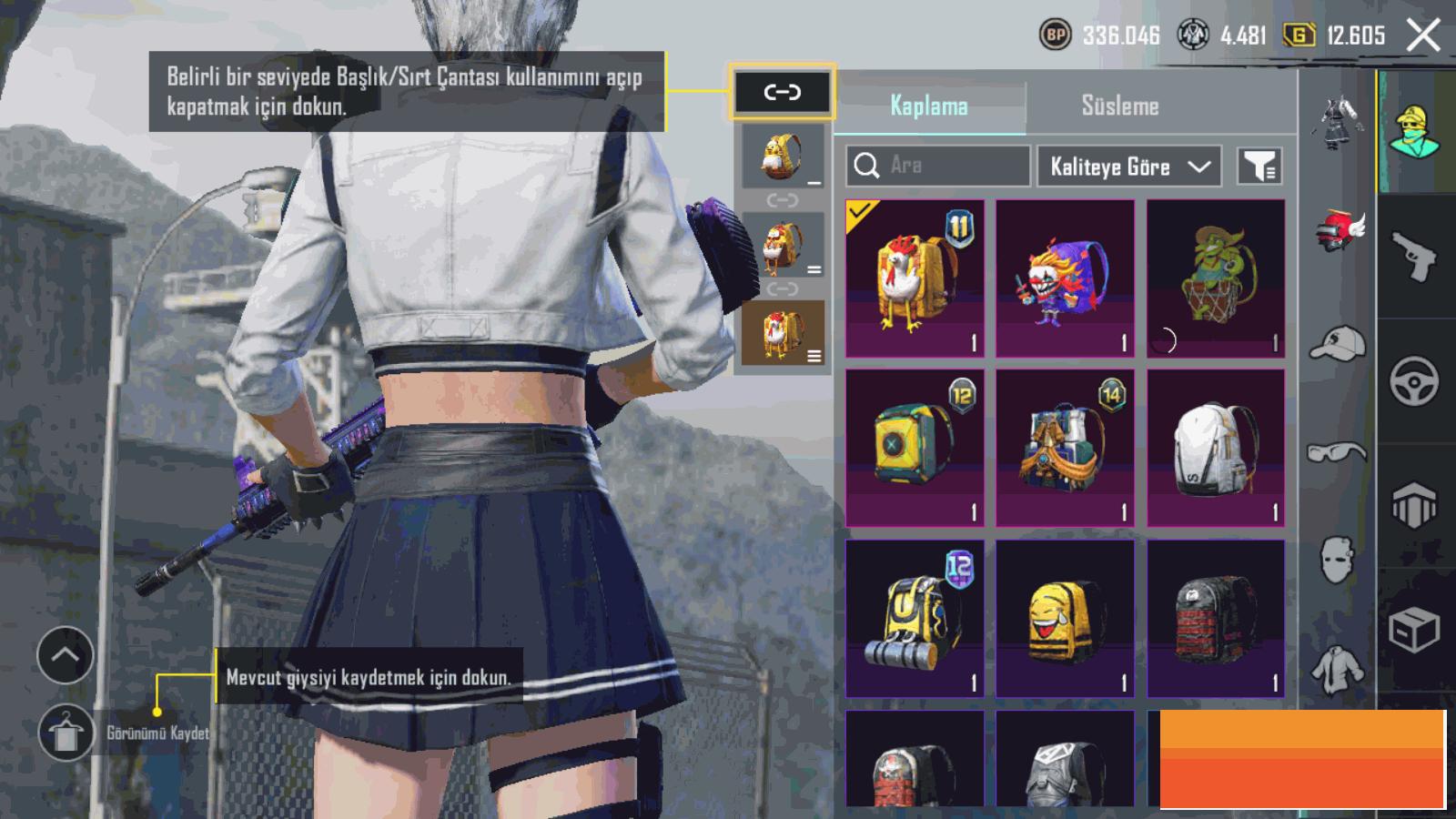This screenshot has height=819, width=1456.
Task: Switch to the Süsleme tab
Action: pyautogui.click(x=1119, y=106)
